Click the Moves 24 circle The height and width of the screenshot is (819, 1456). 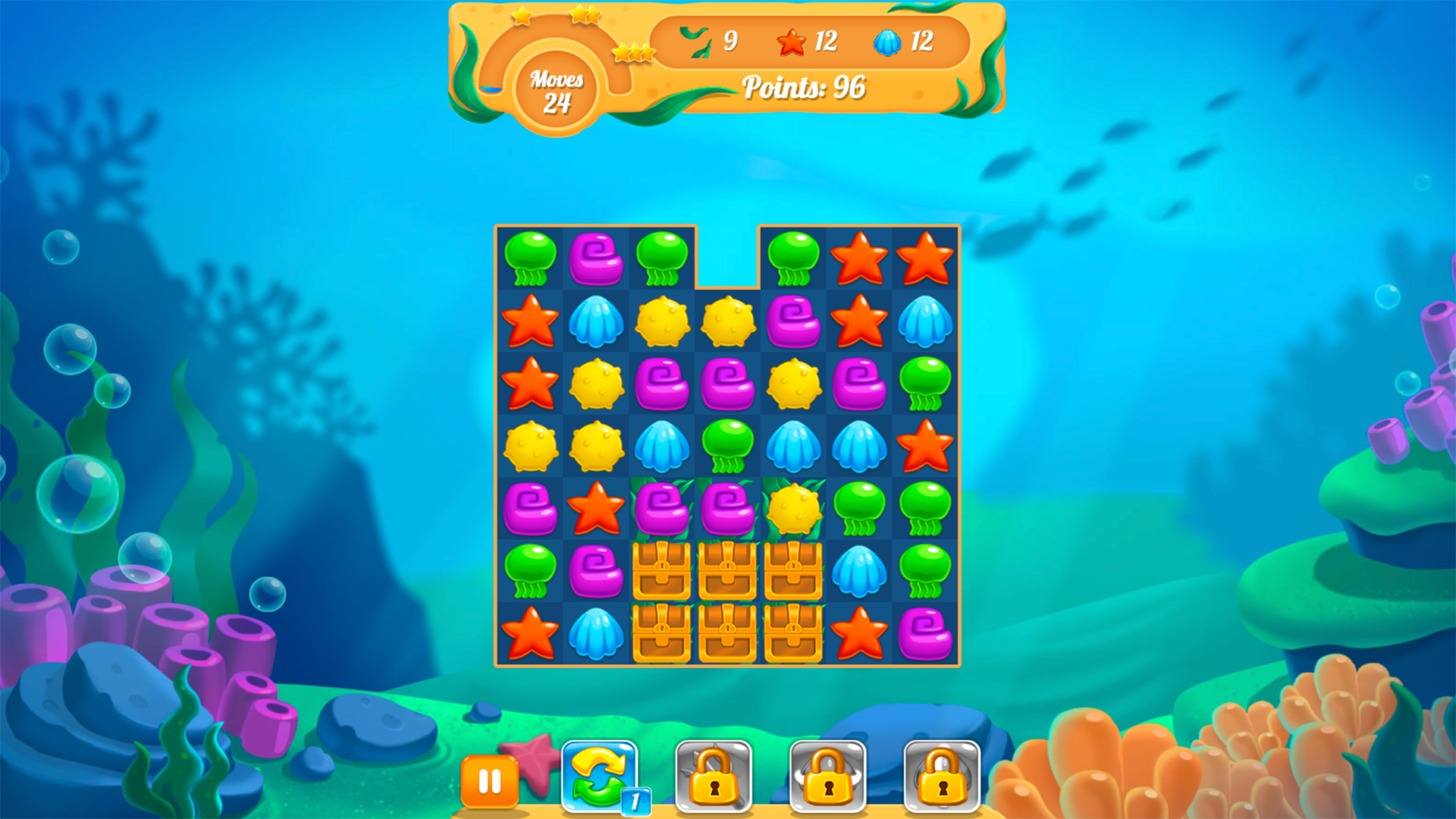(x=557, y=89)
